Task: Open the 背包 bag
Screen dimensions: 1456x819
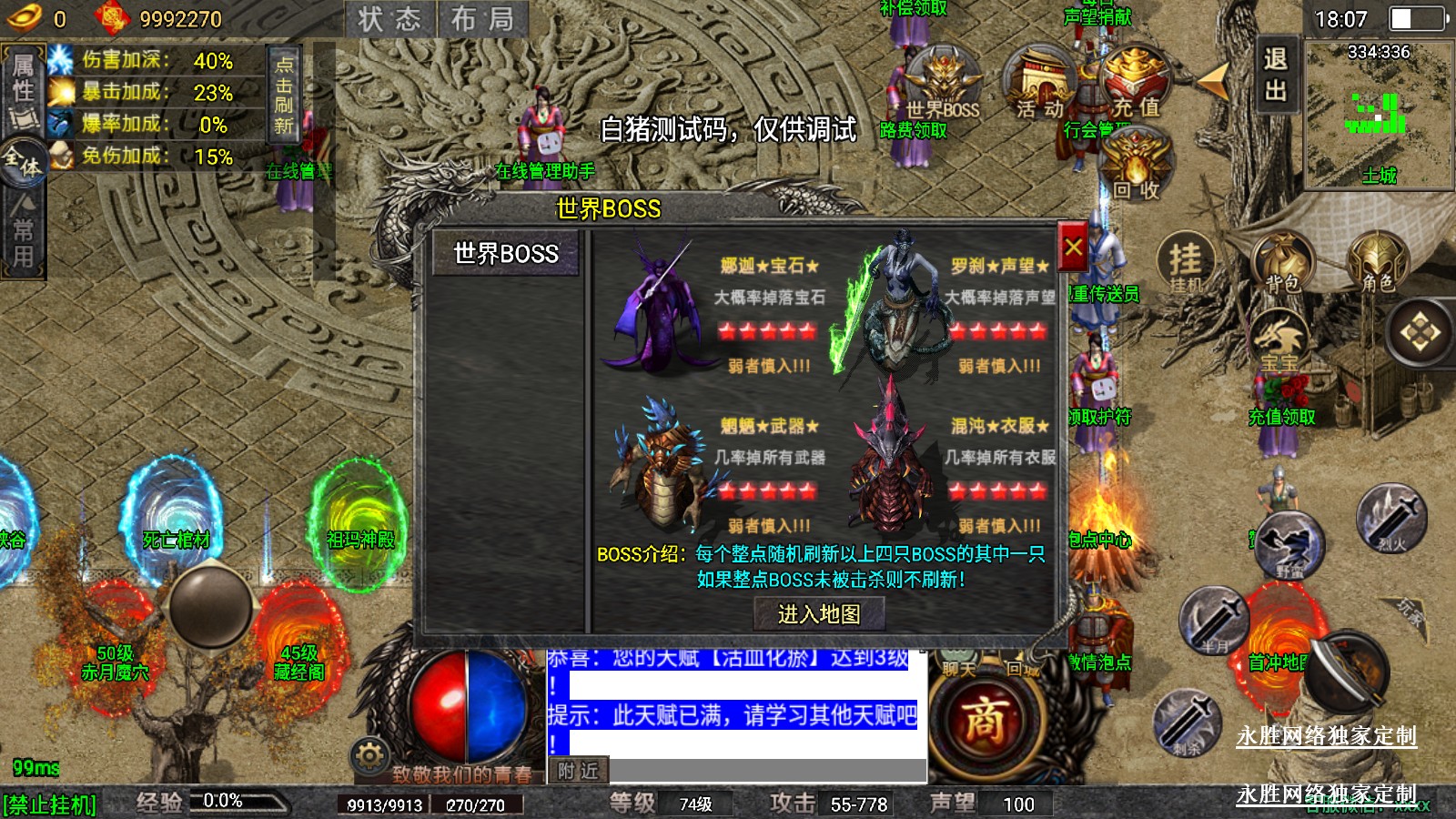Action: pyautogui.click(x=1281, y=263)
